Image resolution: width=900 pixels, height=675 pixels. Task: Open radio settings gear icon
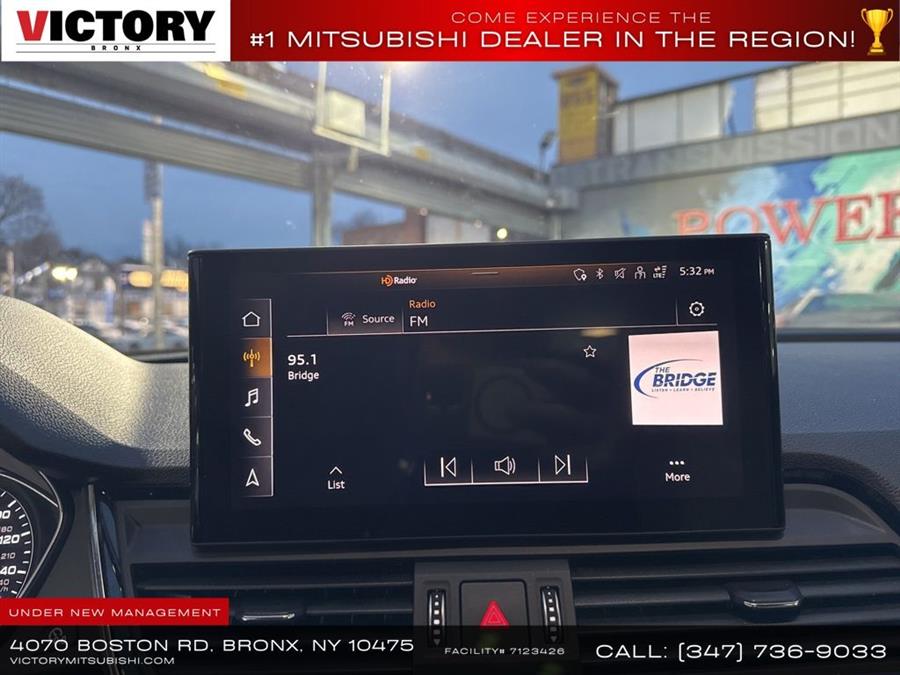click(x=696, y=310)
